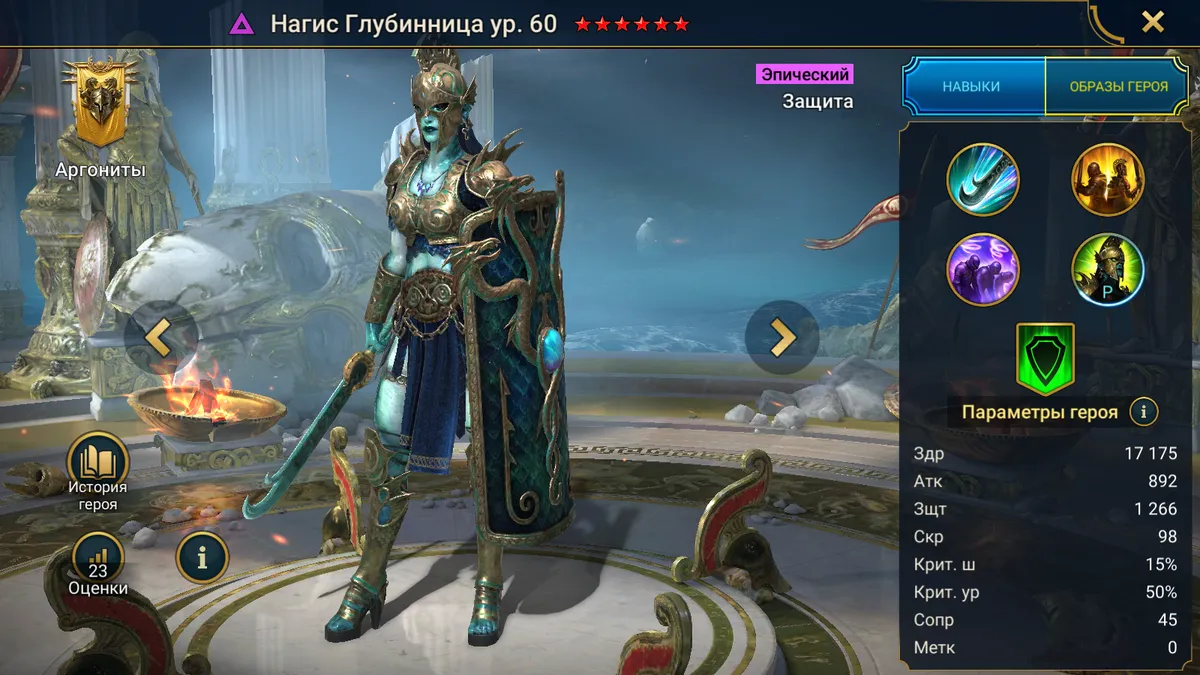Select the golden warriors skill icon
Image resolution: width=1200 pixels, height=675 pixels.
(1108, 180)
